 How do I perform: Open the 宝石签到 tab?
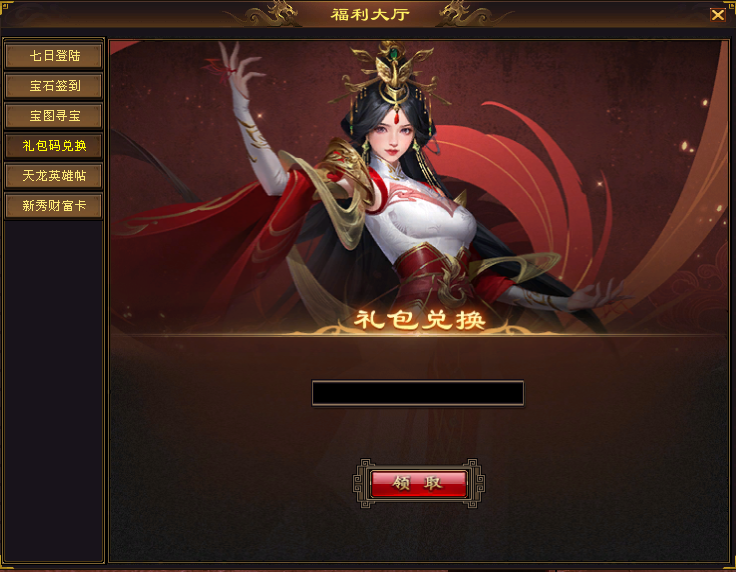[x=54, y=86]
